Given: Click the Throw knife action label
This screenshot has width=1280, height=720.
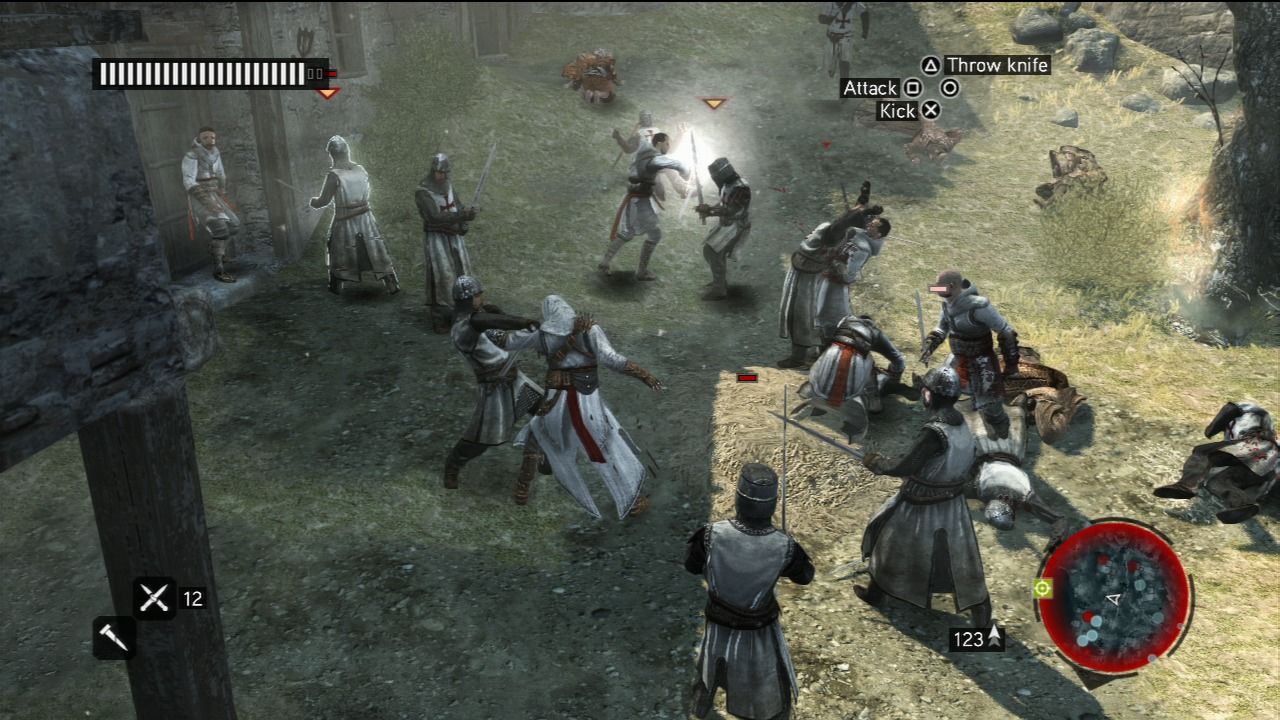Looking at the screenshot, I should [x=999, y=65].
